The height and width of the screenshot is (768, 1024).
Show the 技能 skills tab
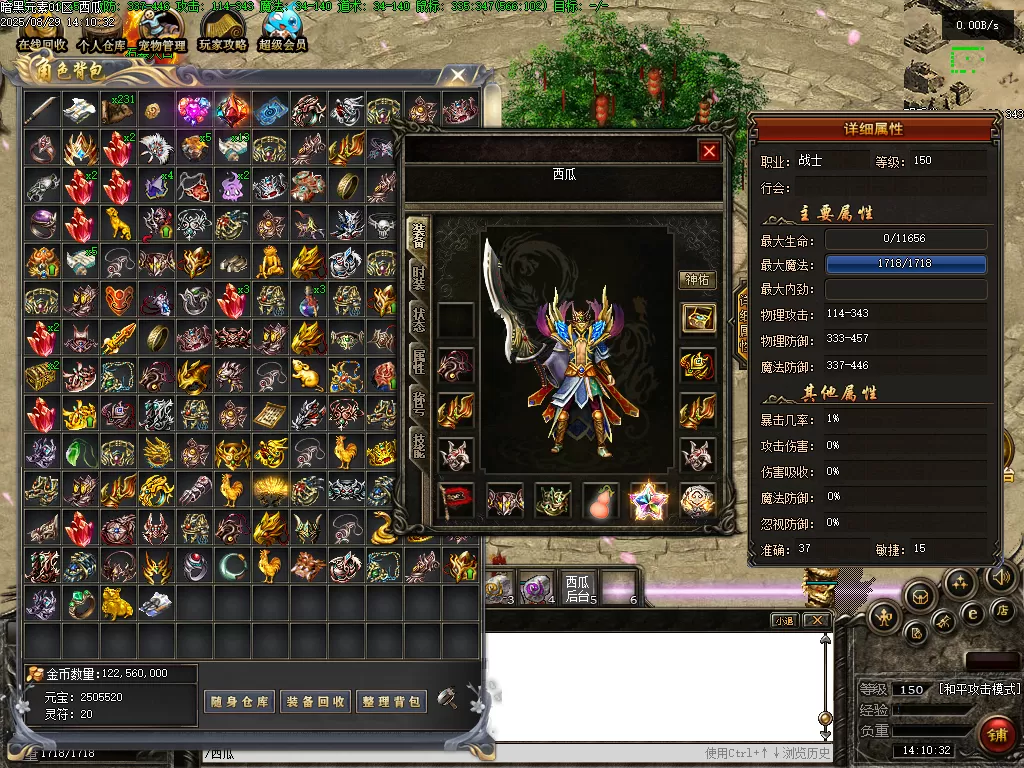[418, 447]
